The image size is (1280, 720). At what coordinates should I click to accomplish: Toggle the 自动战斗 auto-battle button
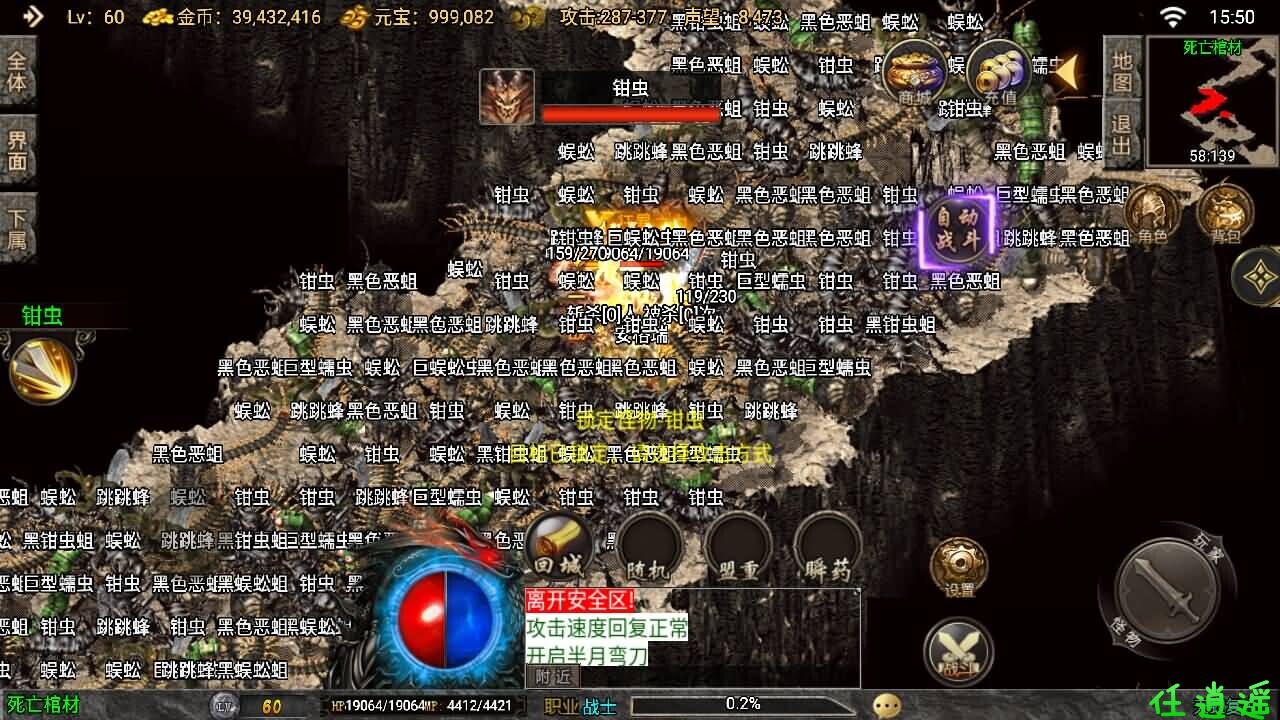[957, 229]
